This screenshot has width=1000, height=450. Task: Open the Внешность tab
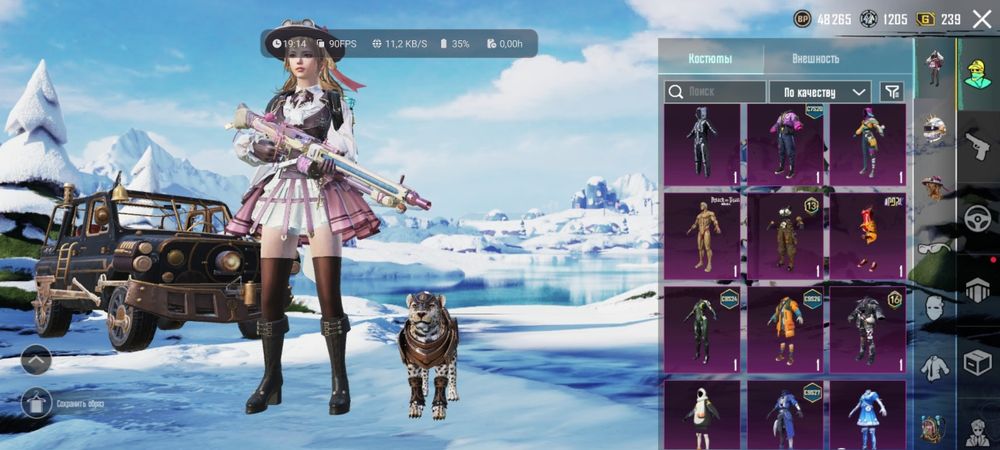(815, 59)
